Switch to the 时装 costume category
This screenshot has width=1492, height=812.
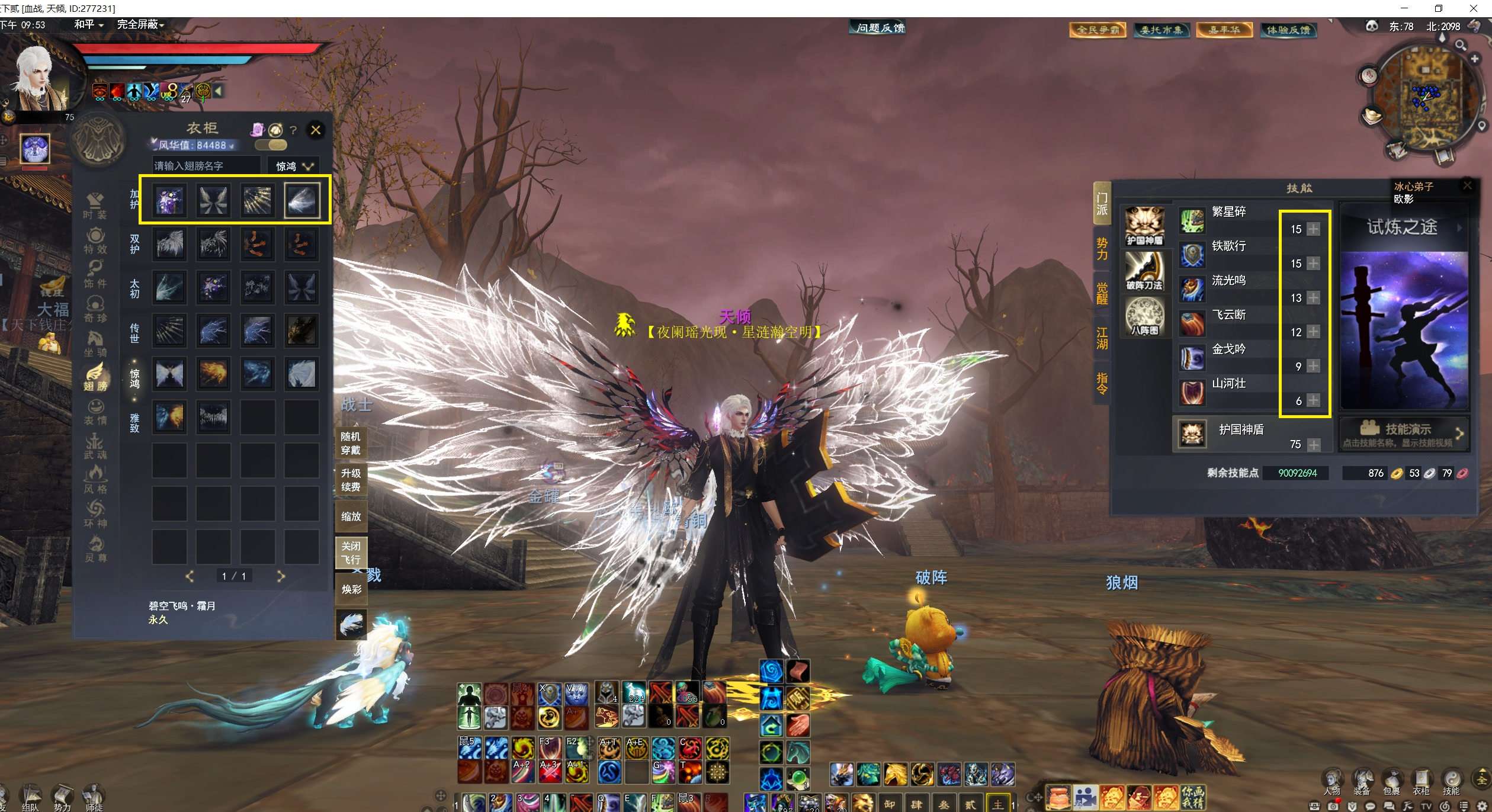pos(95,206)
